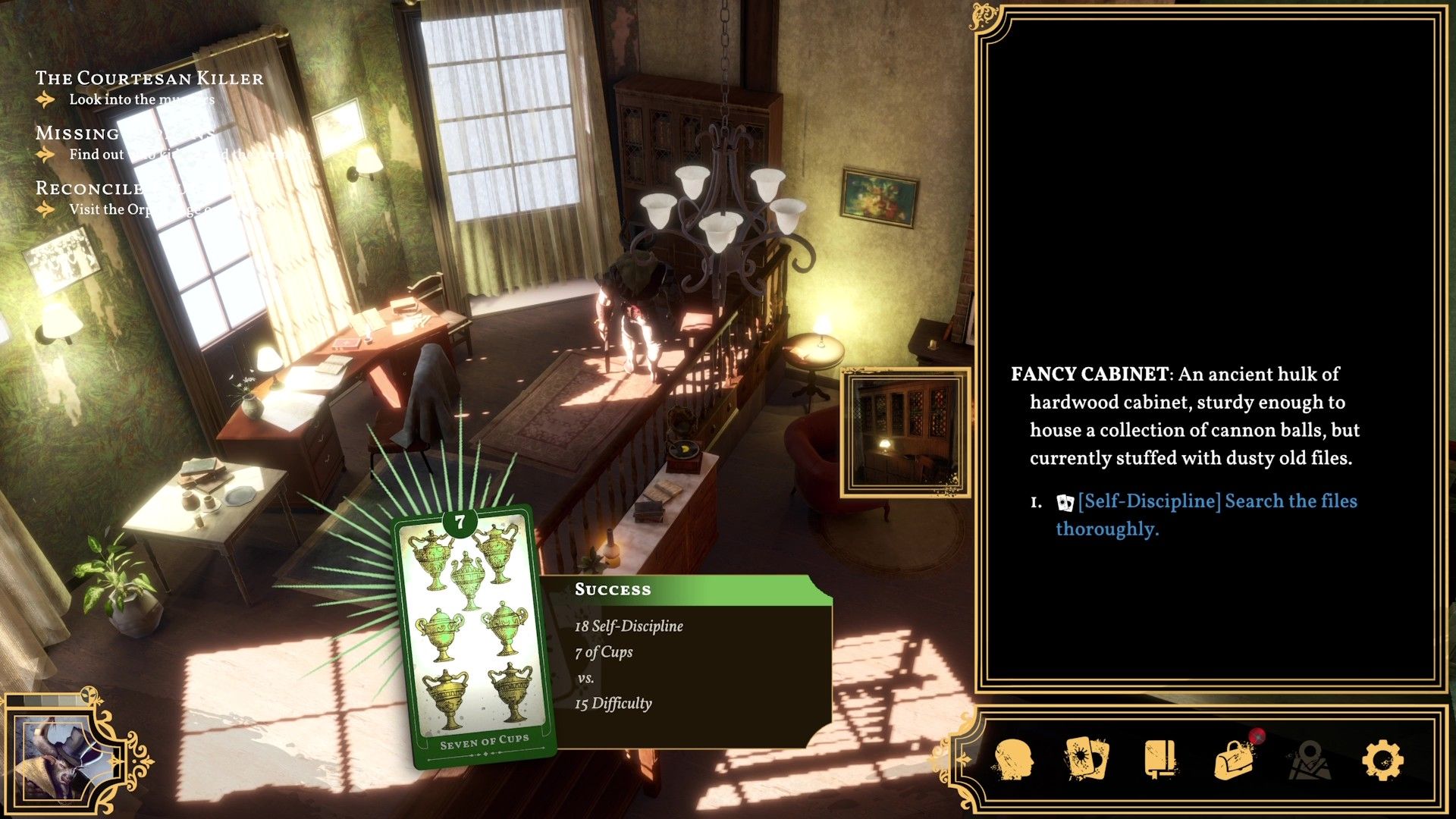Open the character head profile menu

pos(1013,760)
